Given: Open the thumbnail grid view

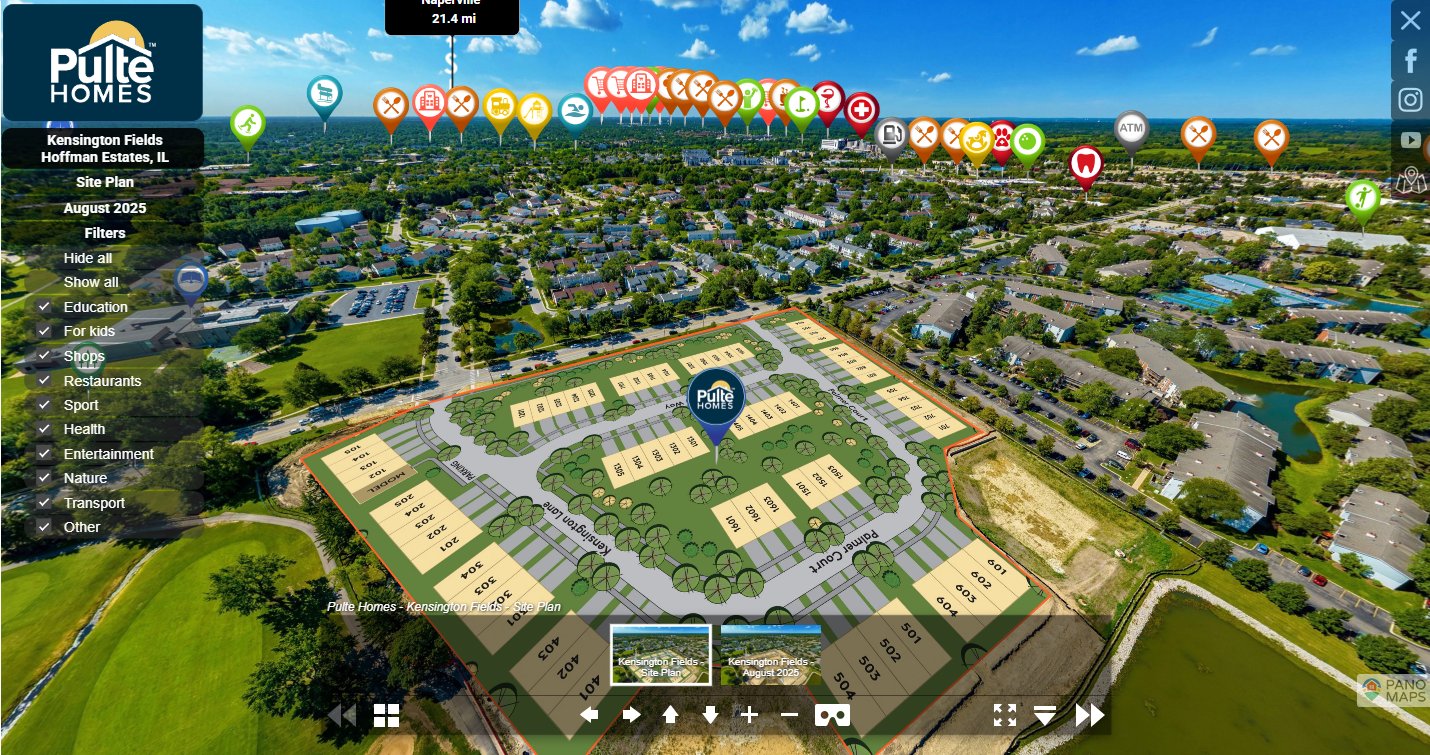Looking at the screenshot, I should pos(386,715).
